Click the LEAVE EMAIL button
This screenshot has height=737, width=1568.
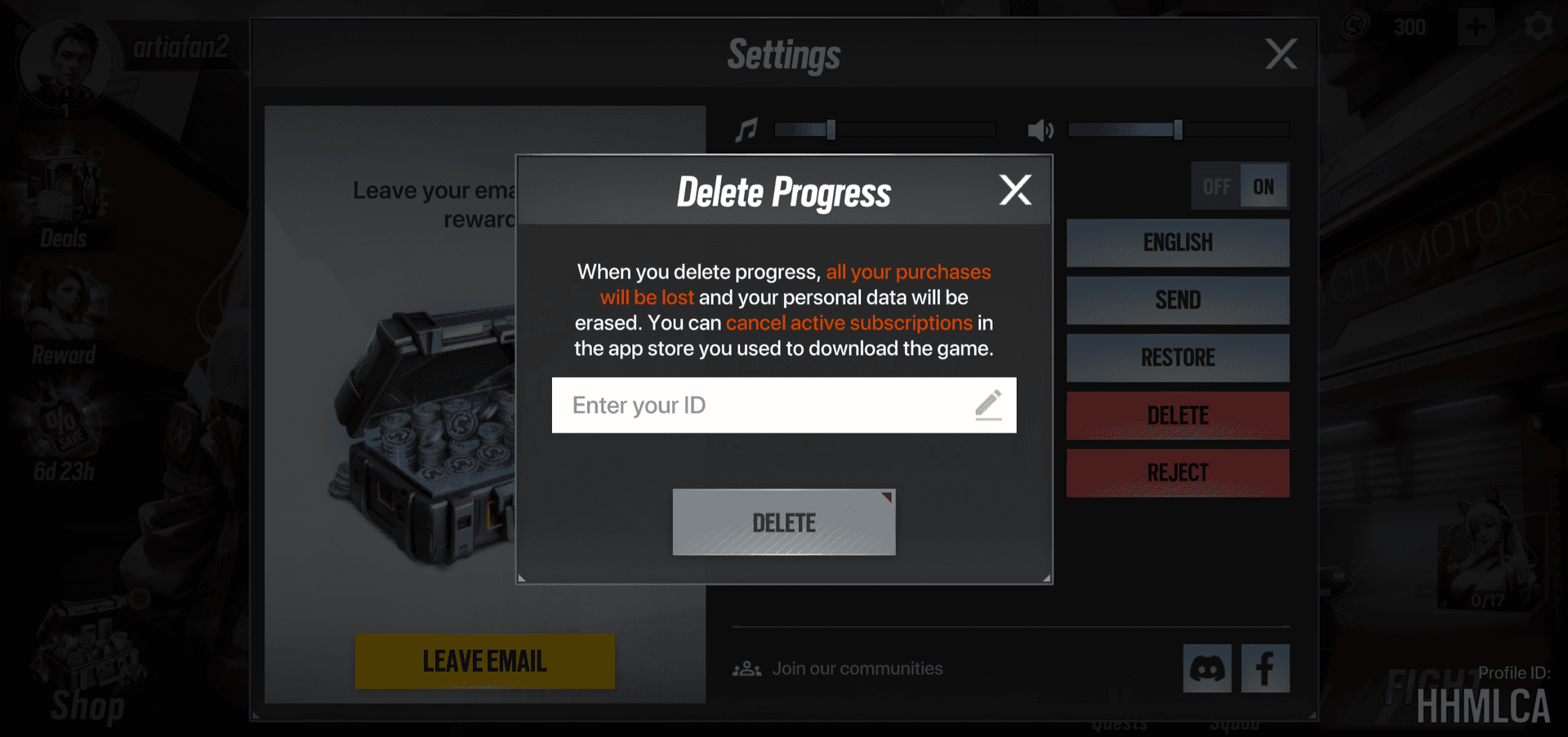[x=484, y=660]
